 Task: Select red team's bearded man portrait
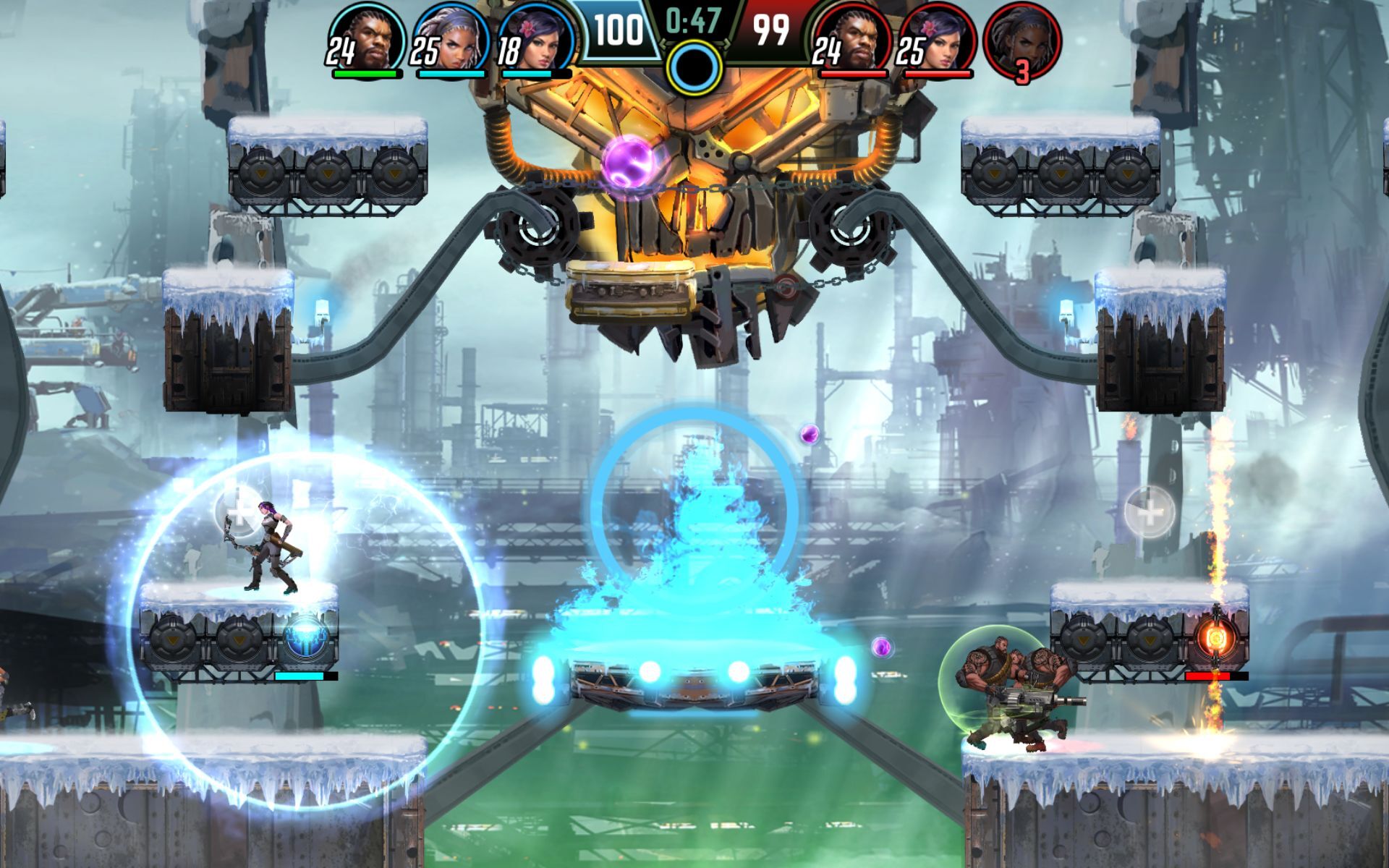(x=854, y=38)
